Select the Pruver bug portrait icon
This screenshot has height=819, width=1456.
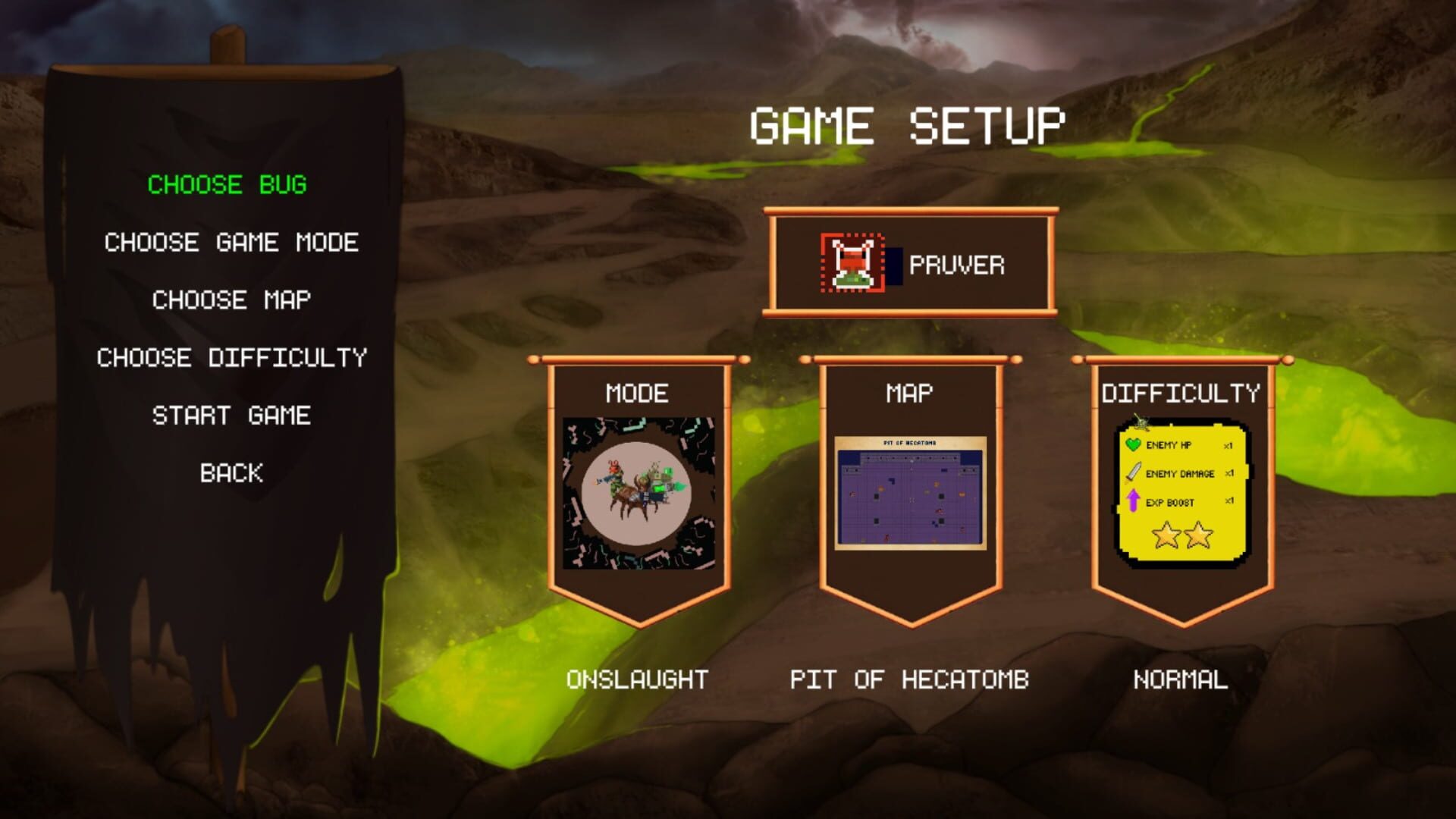click(x=853, y=264)
